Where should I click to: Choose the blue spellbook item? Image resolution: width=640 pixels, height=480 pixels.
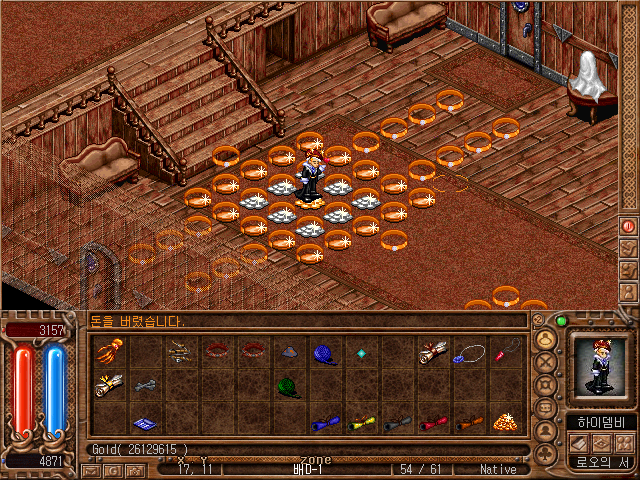pos(145,422)
